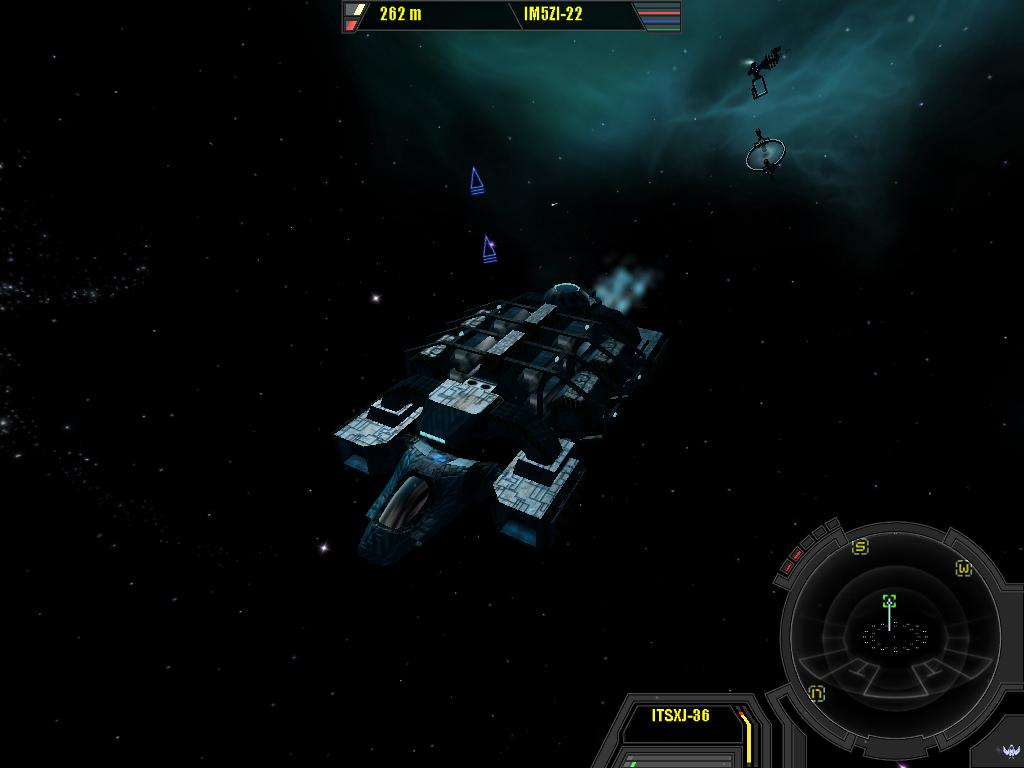The height and width of the screenshot is (768, 1024).
Task: Select the green target marker on radar
Action: click(889, 601)
